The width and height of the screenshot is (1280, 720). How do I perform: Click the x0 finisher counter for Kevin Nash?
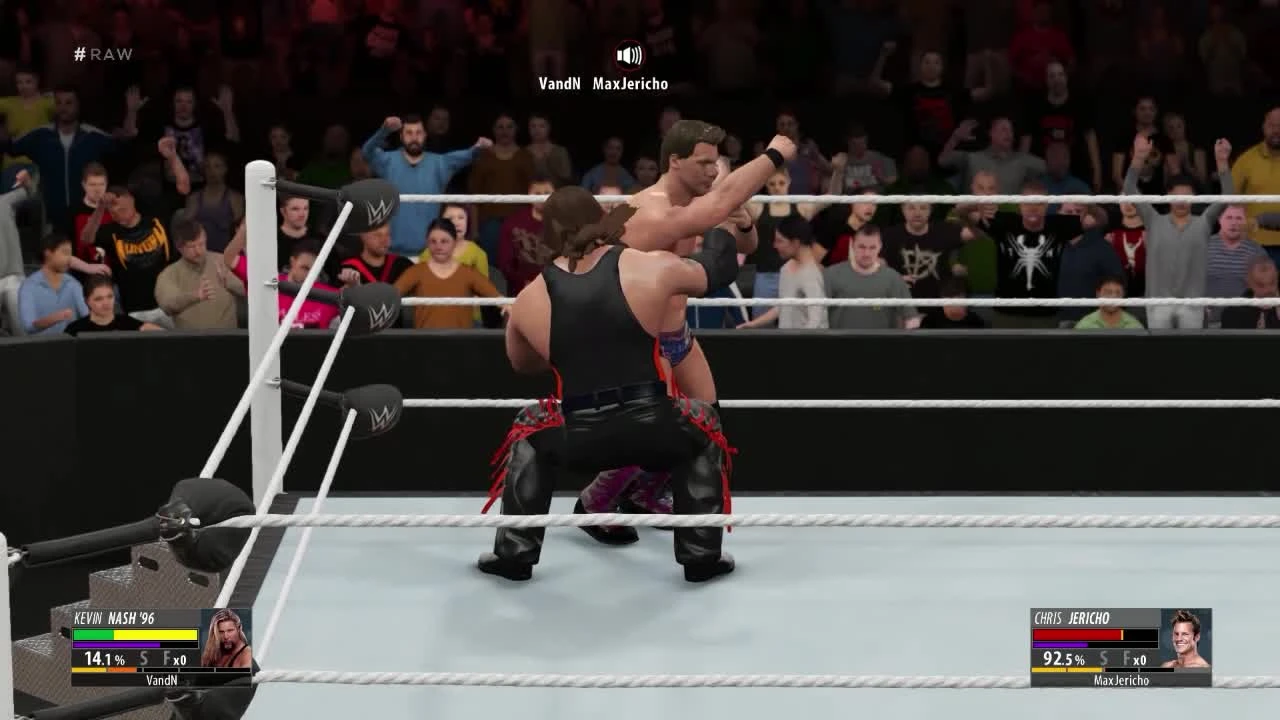pyautogui.click(x=180, y=659)
